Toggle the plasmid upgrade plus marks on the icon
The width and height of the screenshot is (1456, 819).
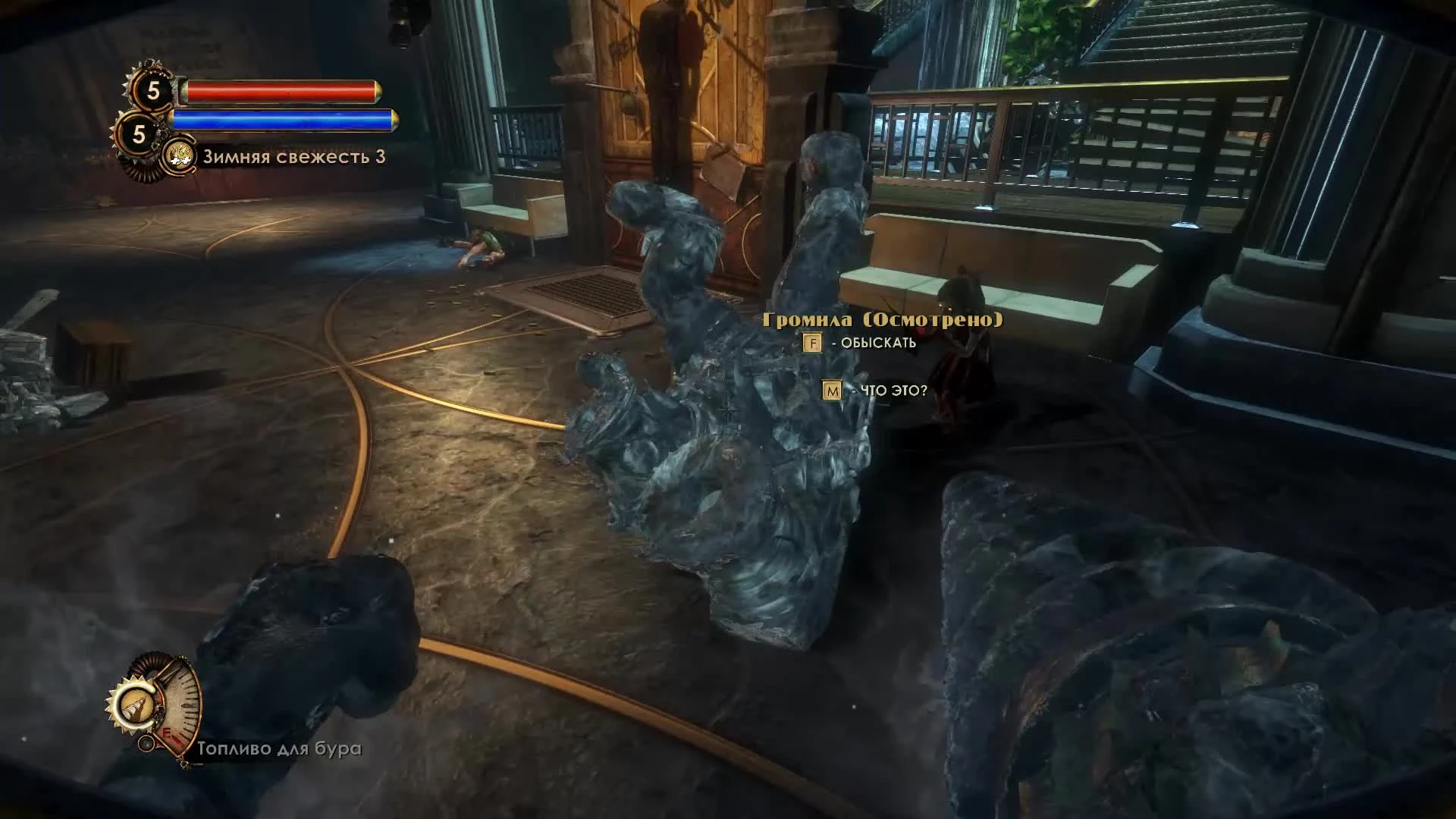181,161
